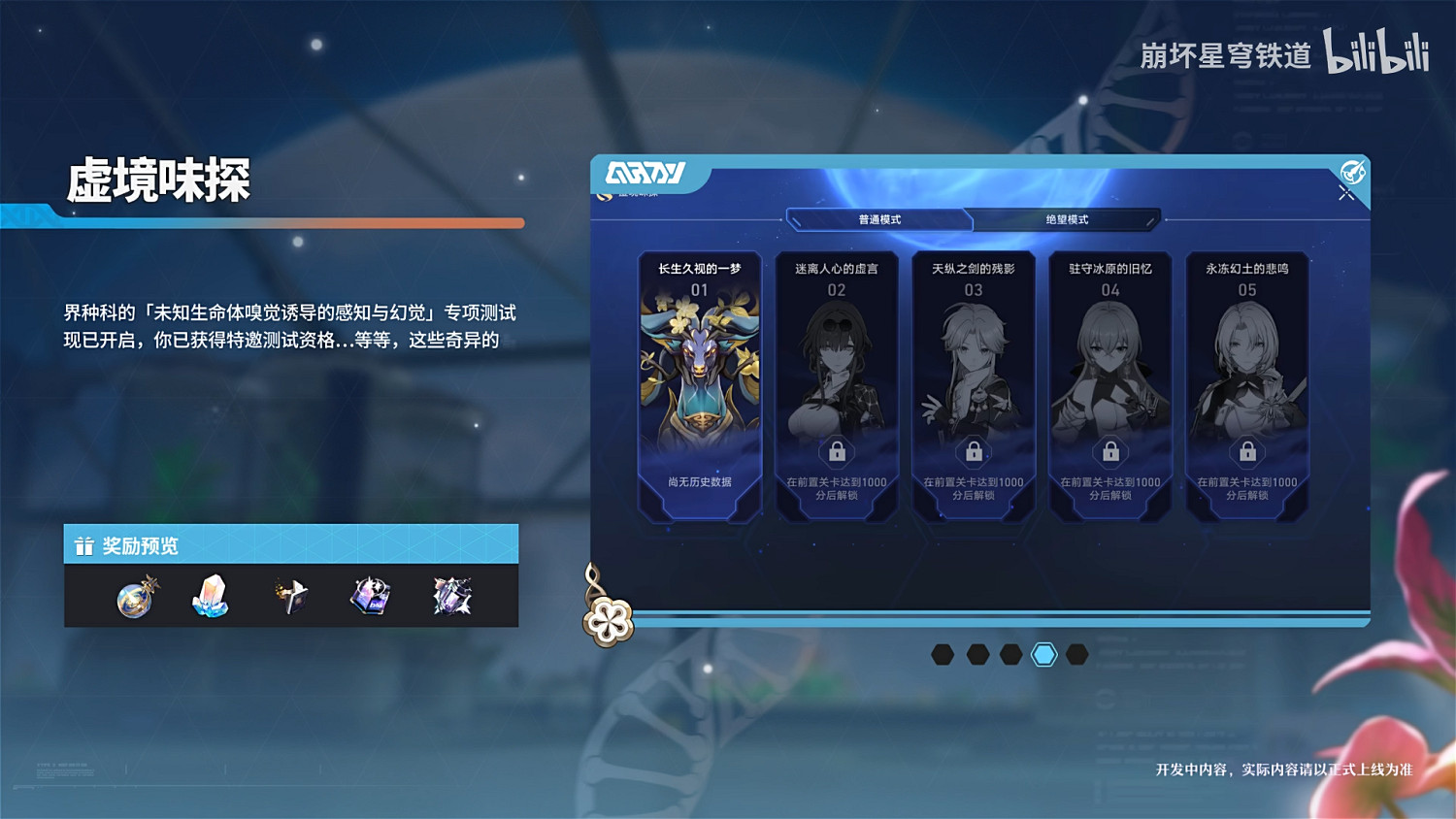The height and width of the screenshot is (819, 1456).
Task: Open the book-shaped reward item
Action: 289,596
